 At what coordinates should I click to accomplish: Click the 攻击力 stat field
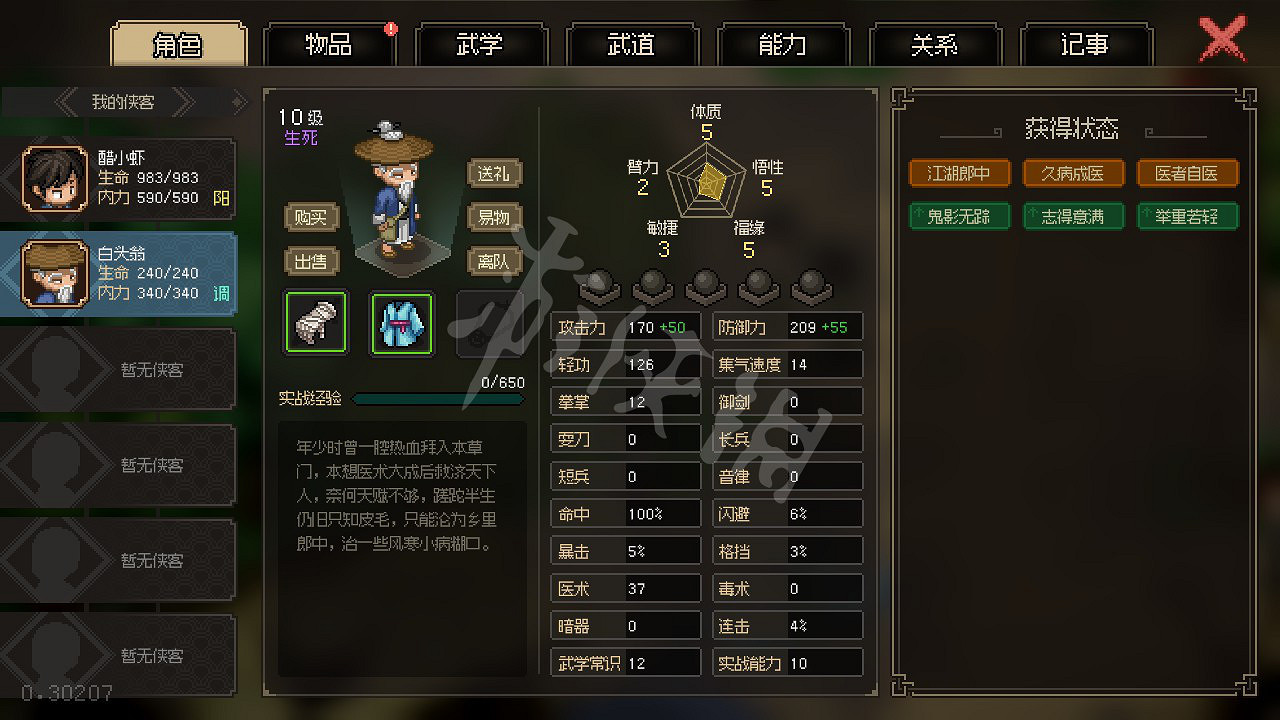point(625,326)
